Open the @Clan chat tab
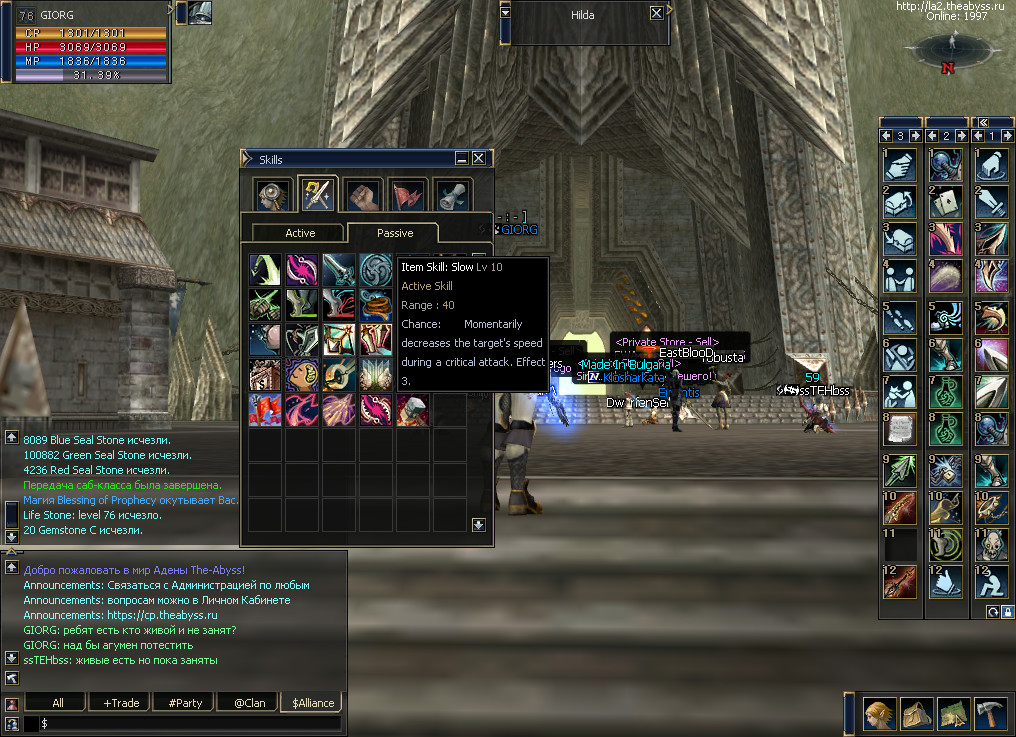The width and height of the screenshot is (1016, 737). (249, 702)
